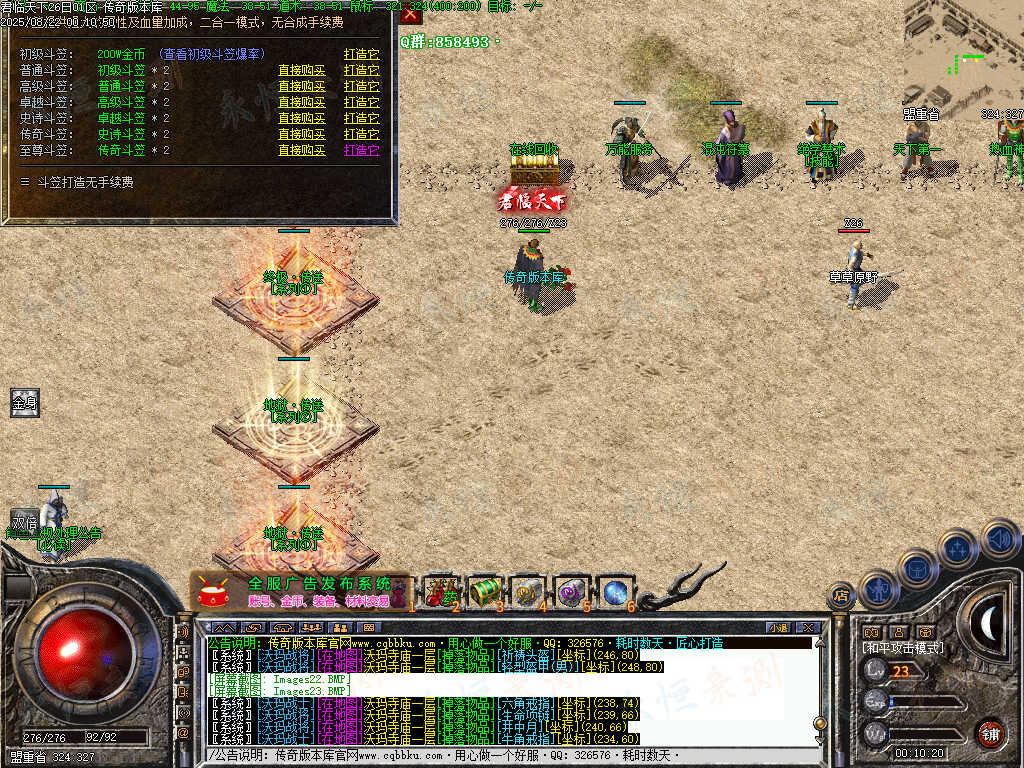Open the skills sparkle round button
This screenshot has width=1024, height=768.
(x=958, y=548)
